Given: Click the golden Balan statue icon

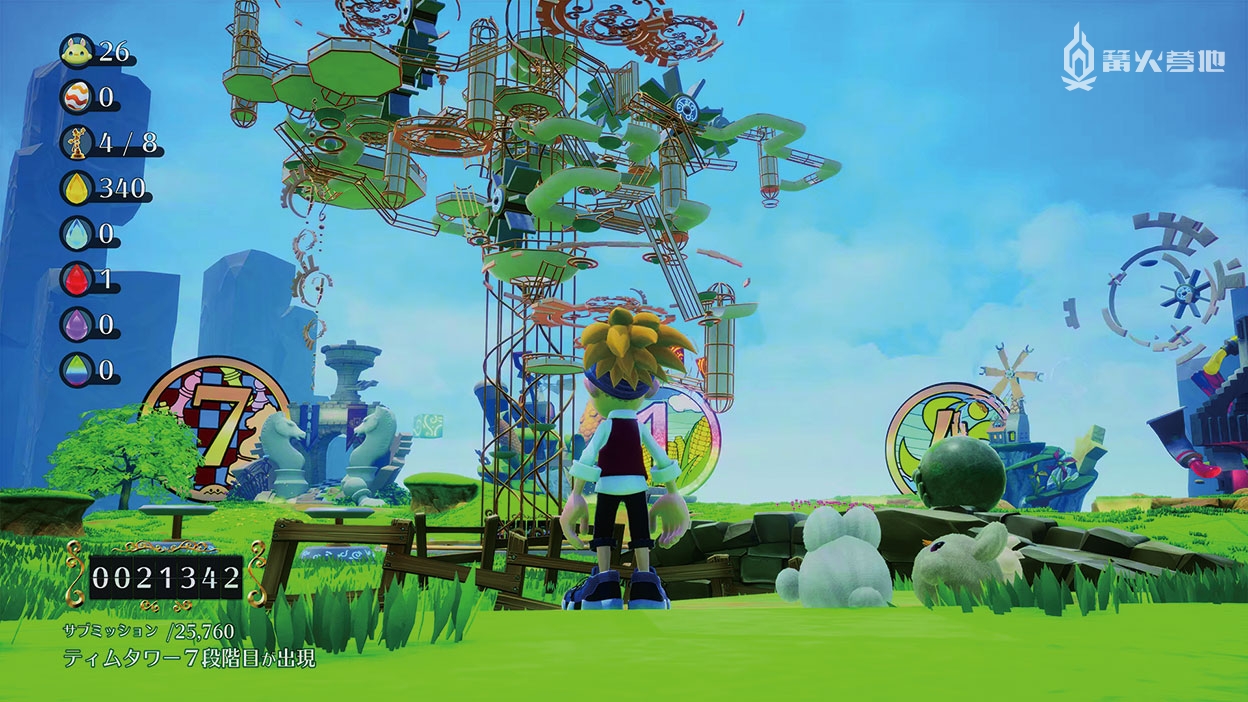Looking at the screenshot, I should coord(75,142).
